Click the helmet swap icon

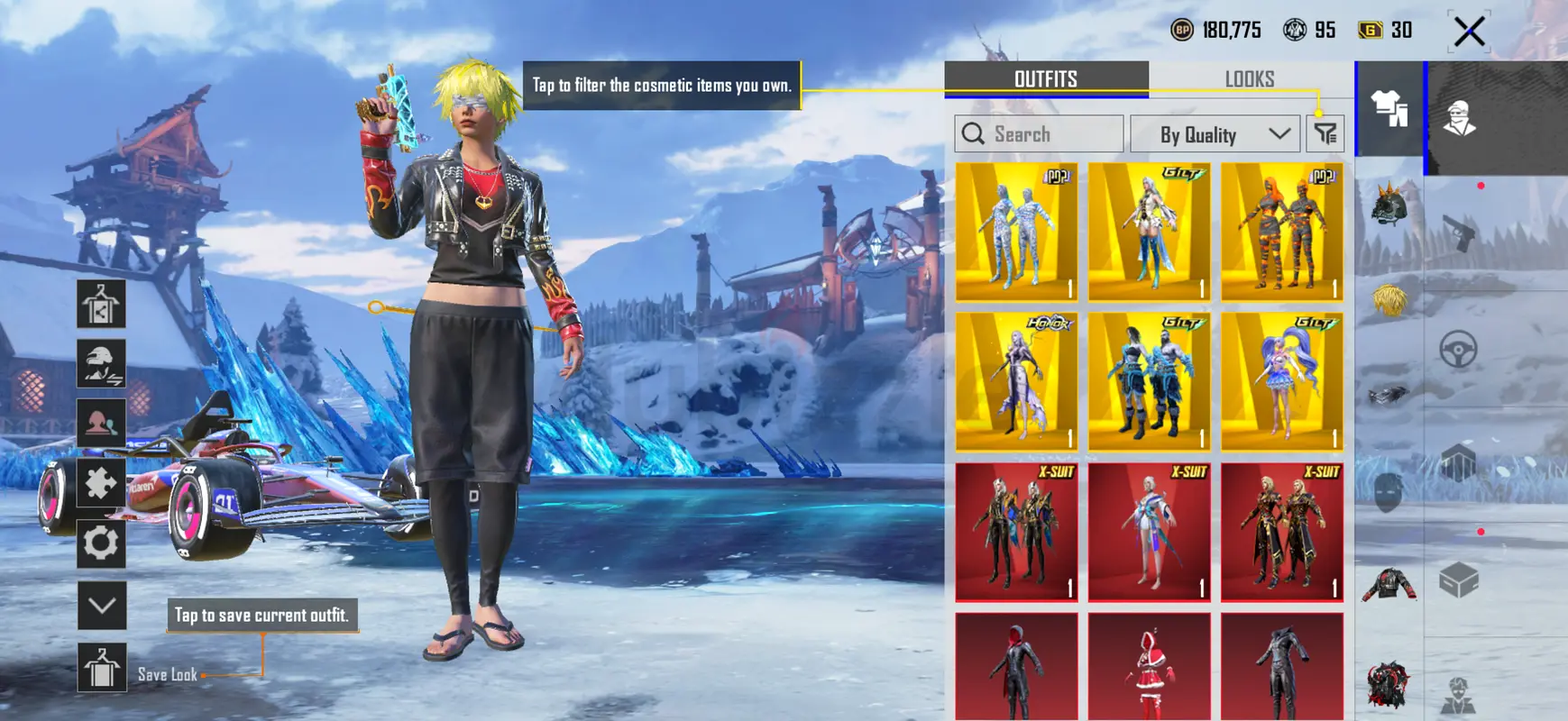(101, 364)
